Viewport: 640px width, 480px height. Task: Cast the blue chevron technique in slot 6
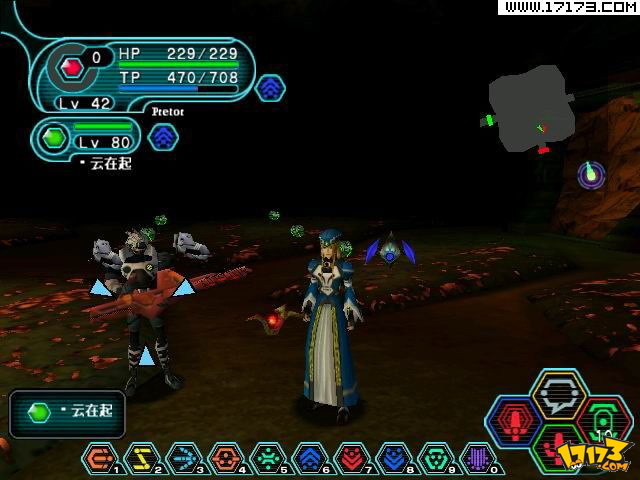309,459
